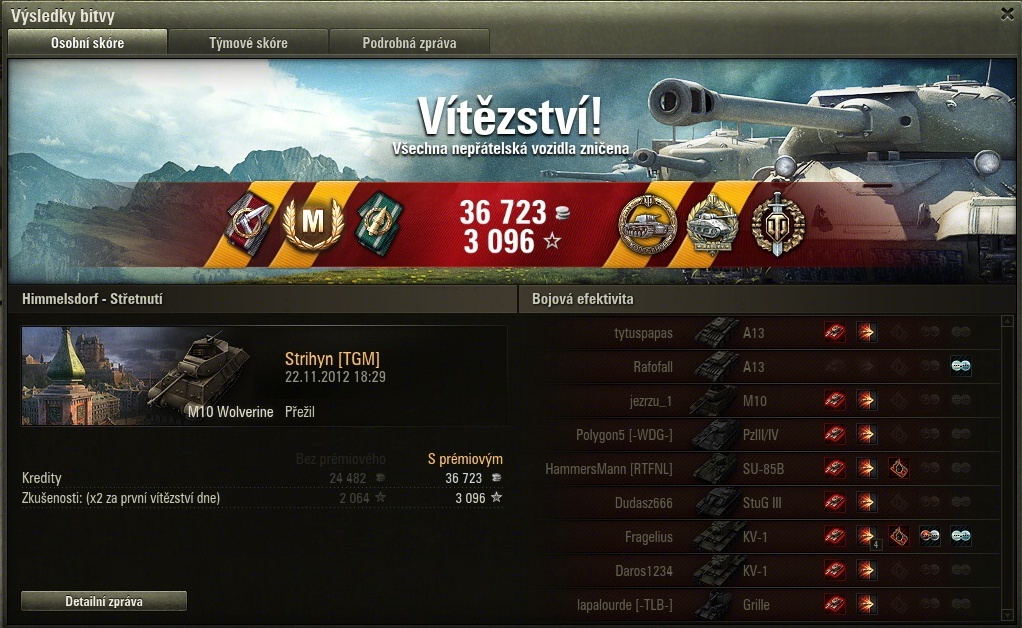Switch to the Týmové skóre tab
Image resolution: width=1022 pixels, height=628 pixels.
coord(248,43)
